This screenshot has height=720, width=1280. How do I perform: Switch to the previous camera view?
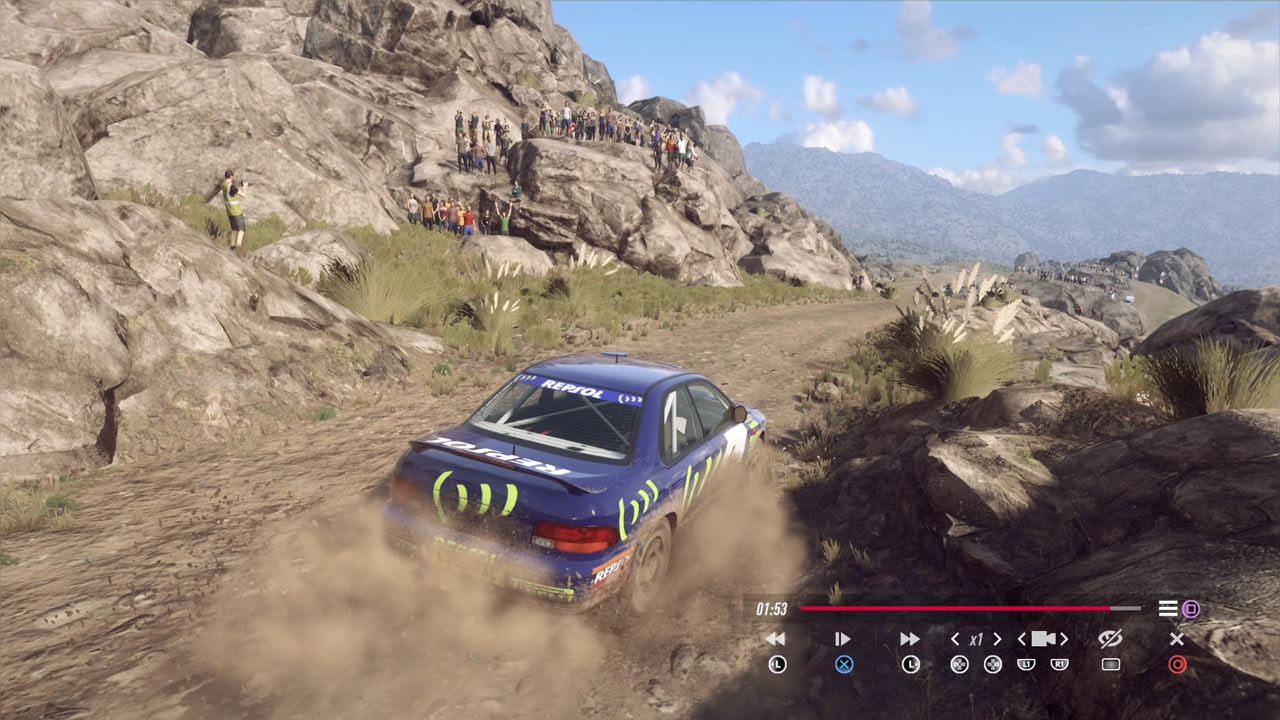pyautogui.click(x=1022, y=639)
